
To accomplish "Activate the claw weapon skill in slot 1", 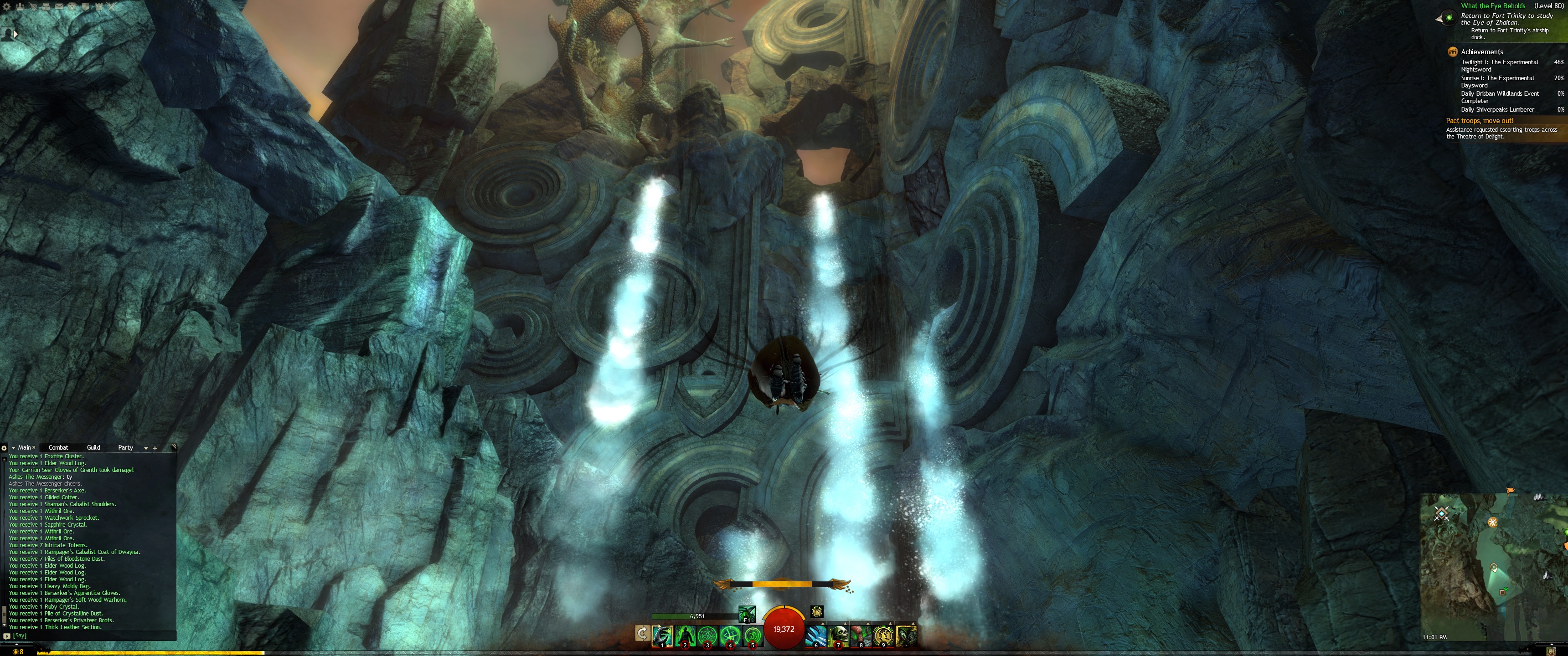I will point(662,635).
